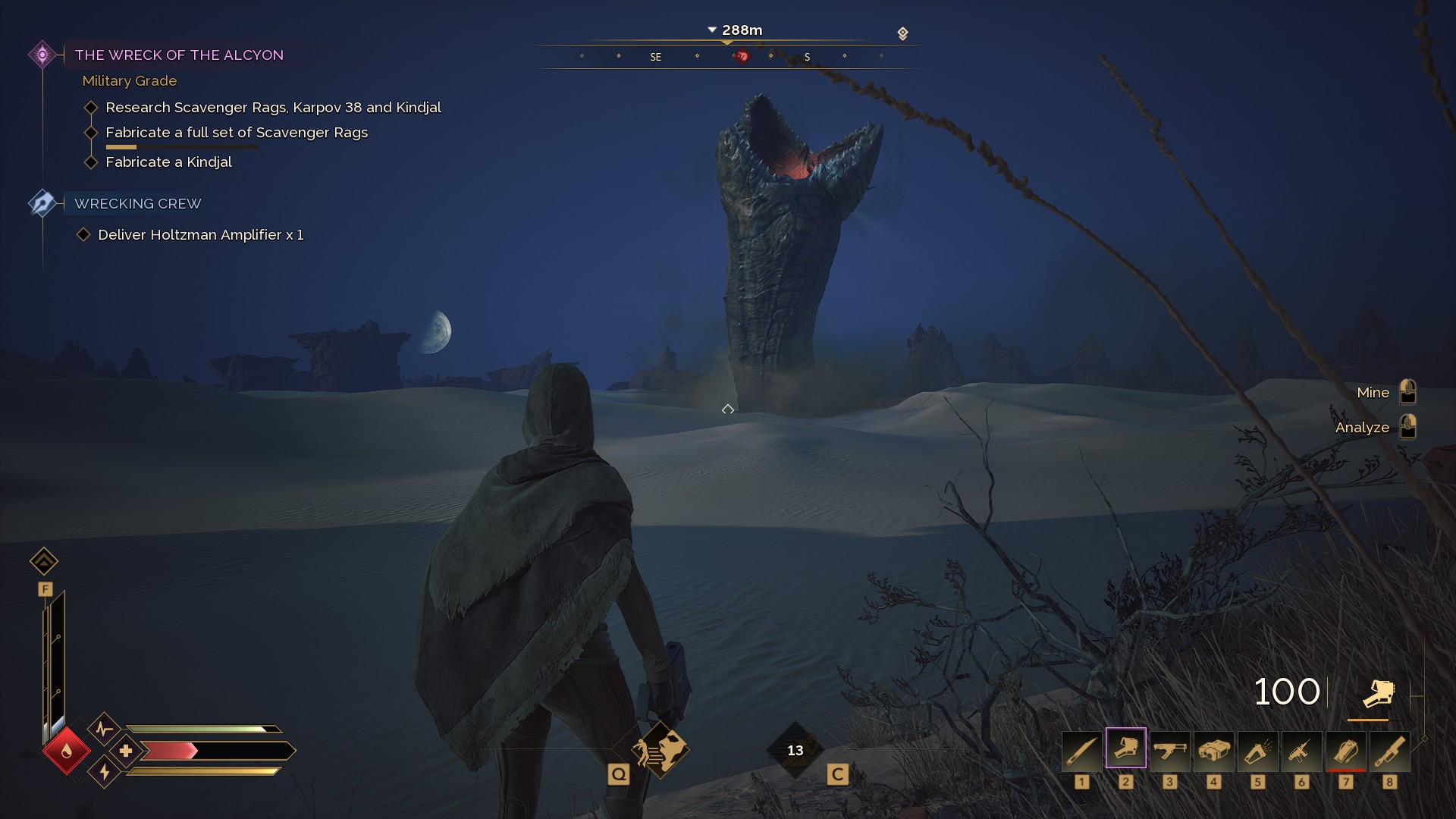Select the tool in hotbar slot 8

point(1389,751)
